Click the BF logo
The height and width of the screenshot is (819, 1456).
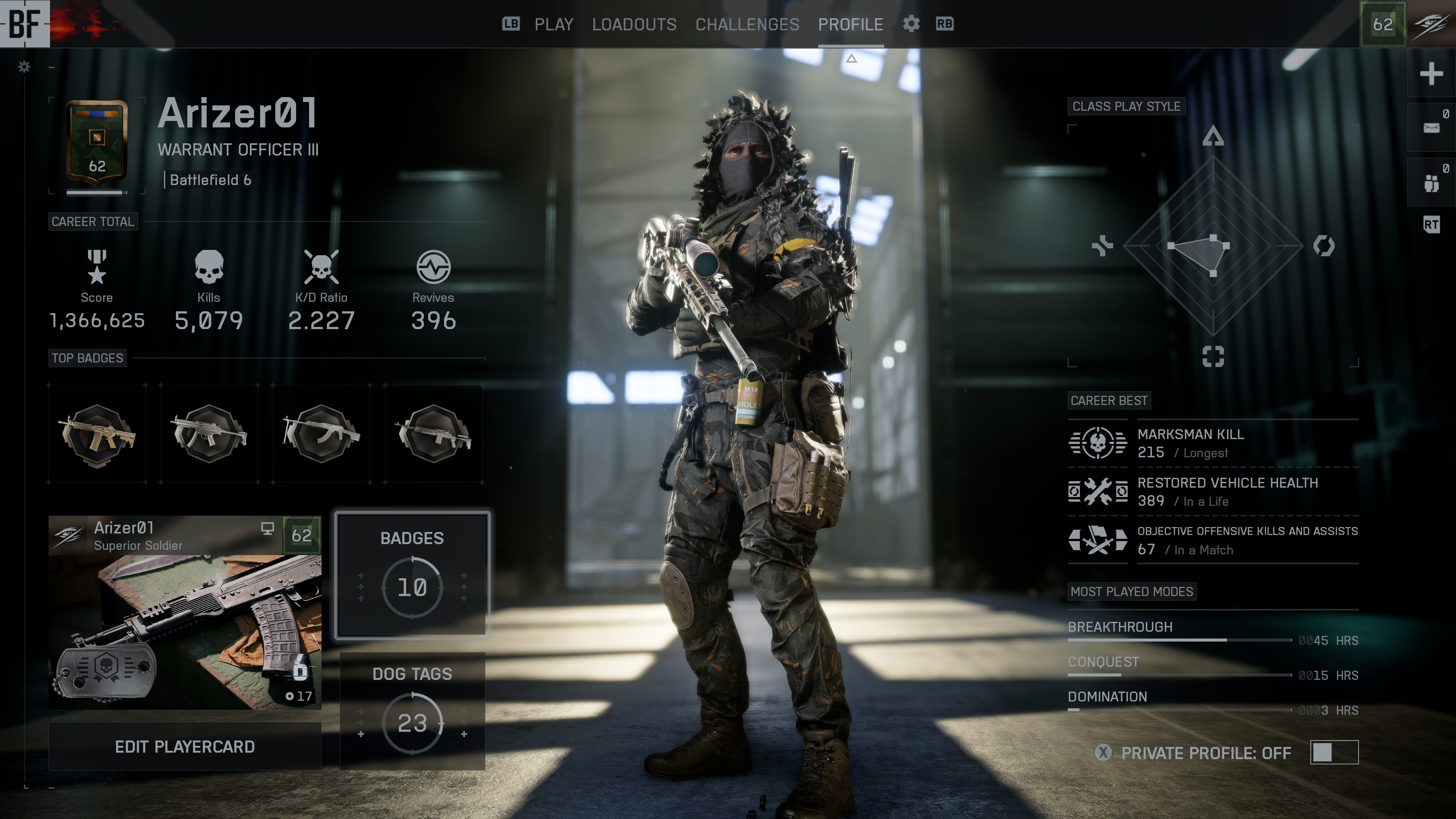(x=25, y=24)
